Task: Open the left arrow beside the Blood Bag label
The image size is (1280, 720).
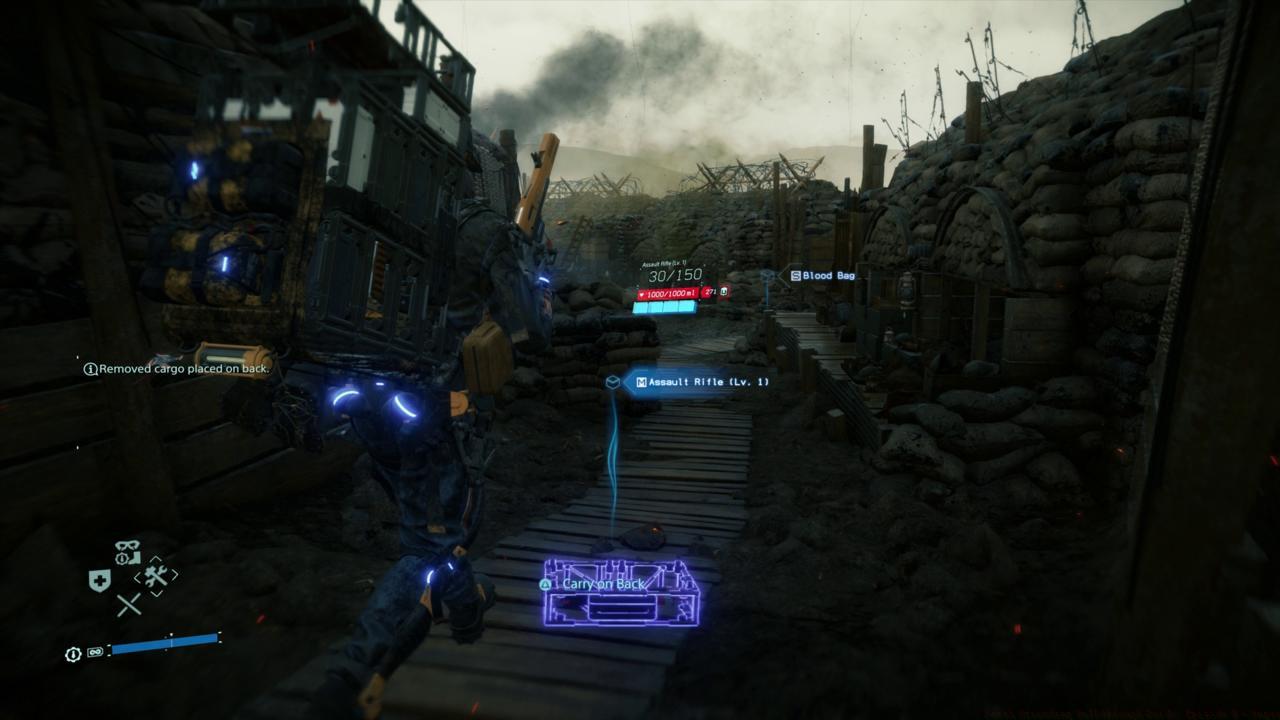Action: click(x=783, y=277)
